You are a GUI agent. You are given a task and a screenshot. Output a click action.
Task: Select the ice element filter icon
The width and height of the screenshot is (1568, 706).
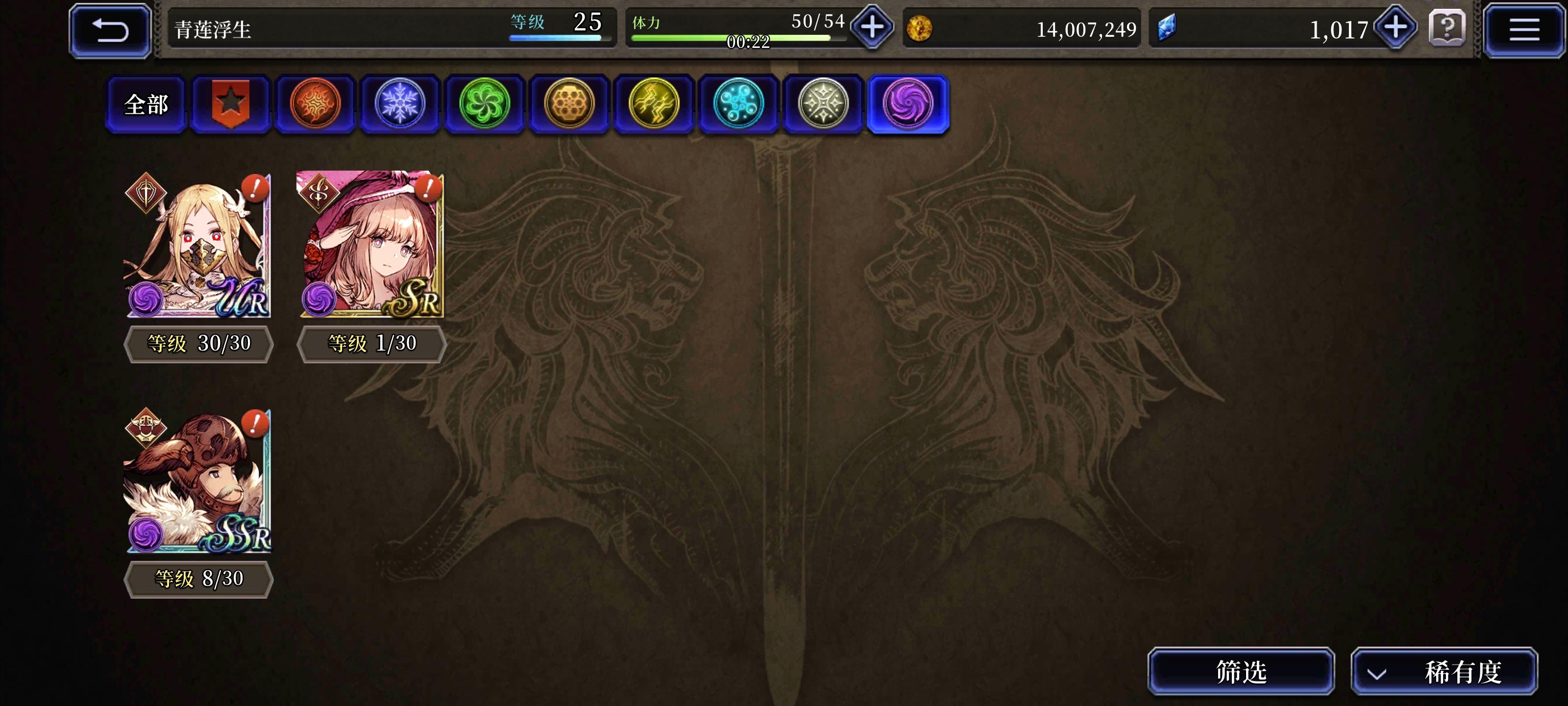tap(399, 103)
